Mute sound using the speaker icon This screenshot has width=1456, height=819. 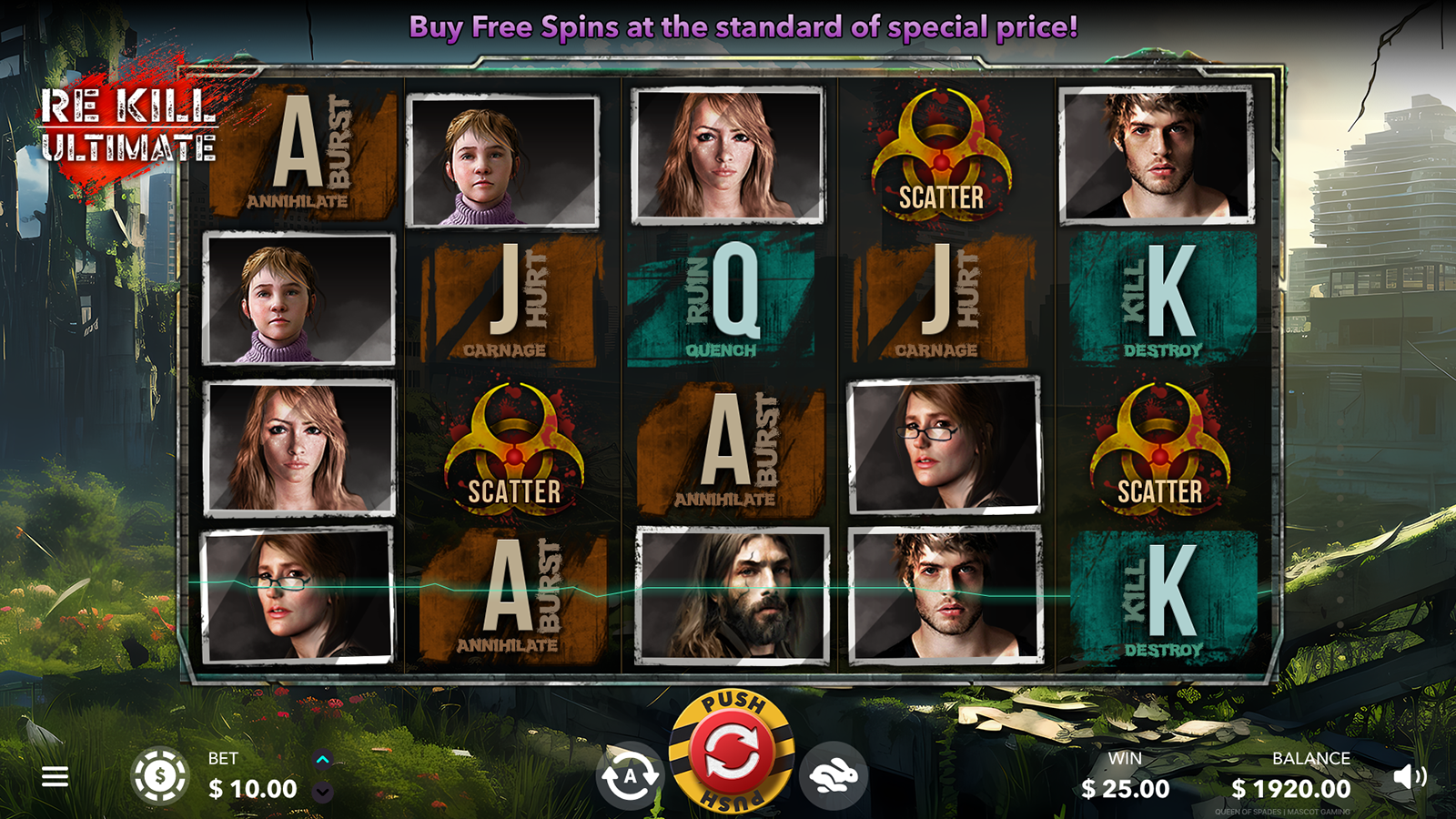(1409, 776)
